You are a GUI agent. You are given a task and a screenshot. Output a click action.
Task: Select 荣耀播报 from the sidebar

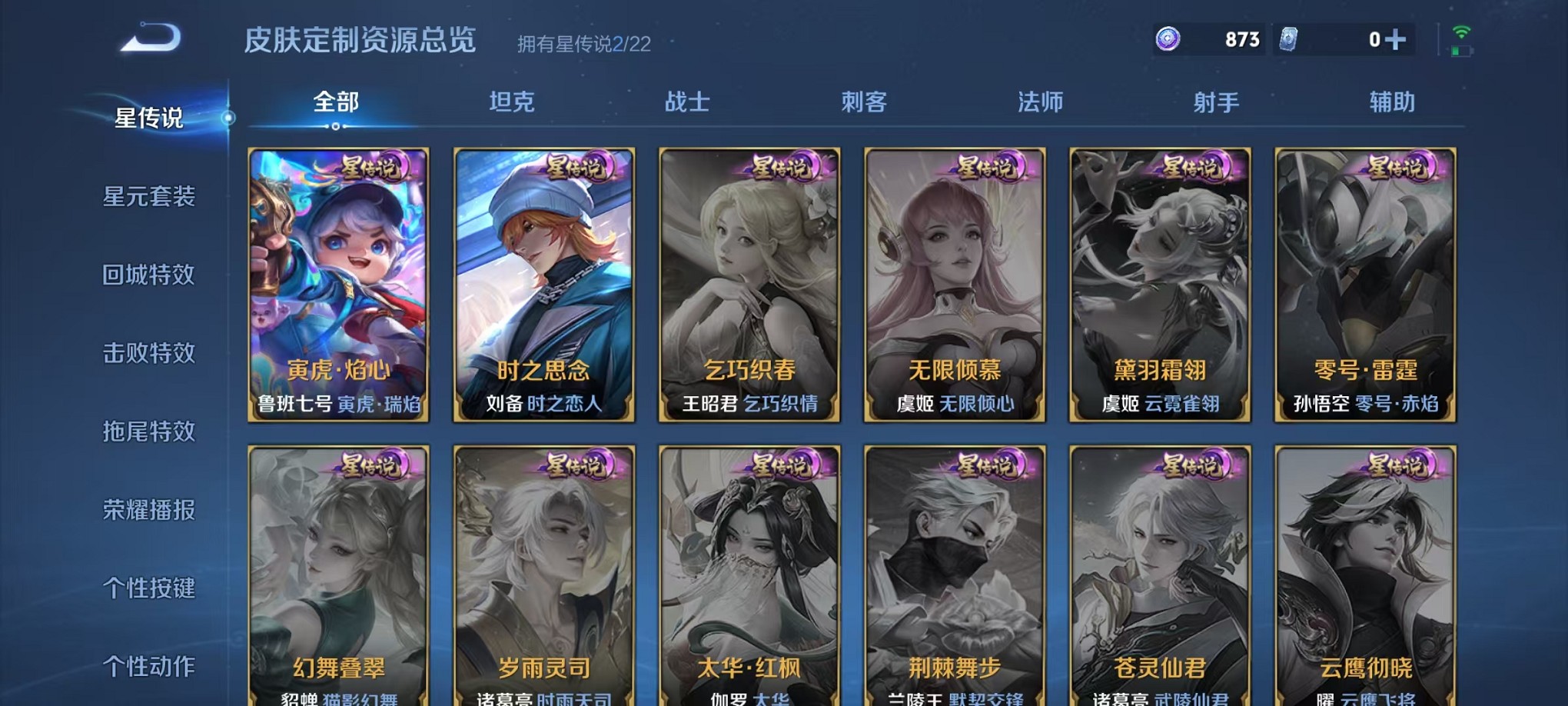click(151, 508)
